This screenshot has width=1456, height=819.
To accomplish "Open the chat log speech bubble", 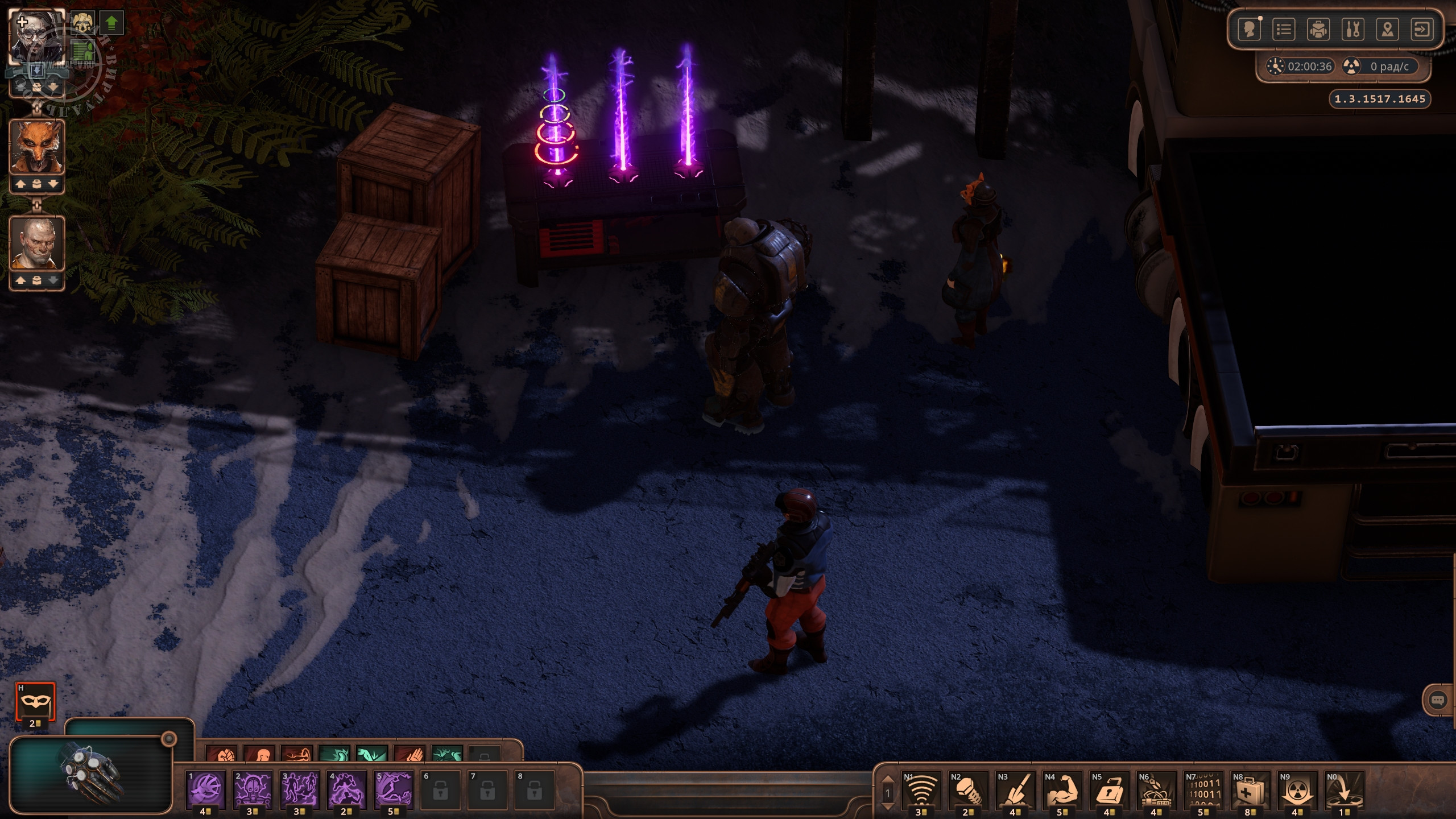I will (x=1437, y=700).
